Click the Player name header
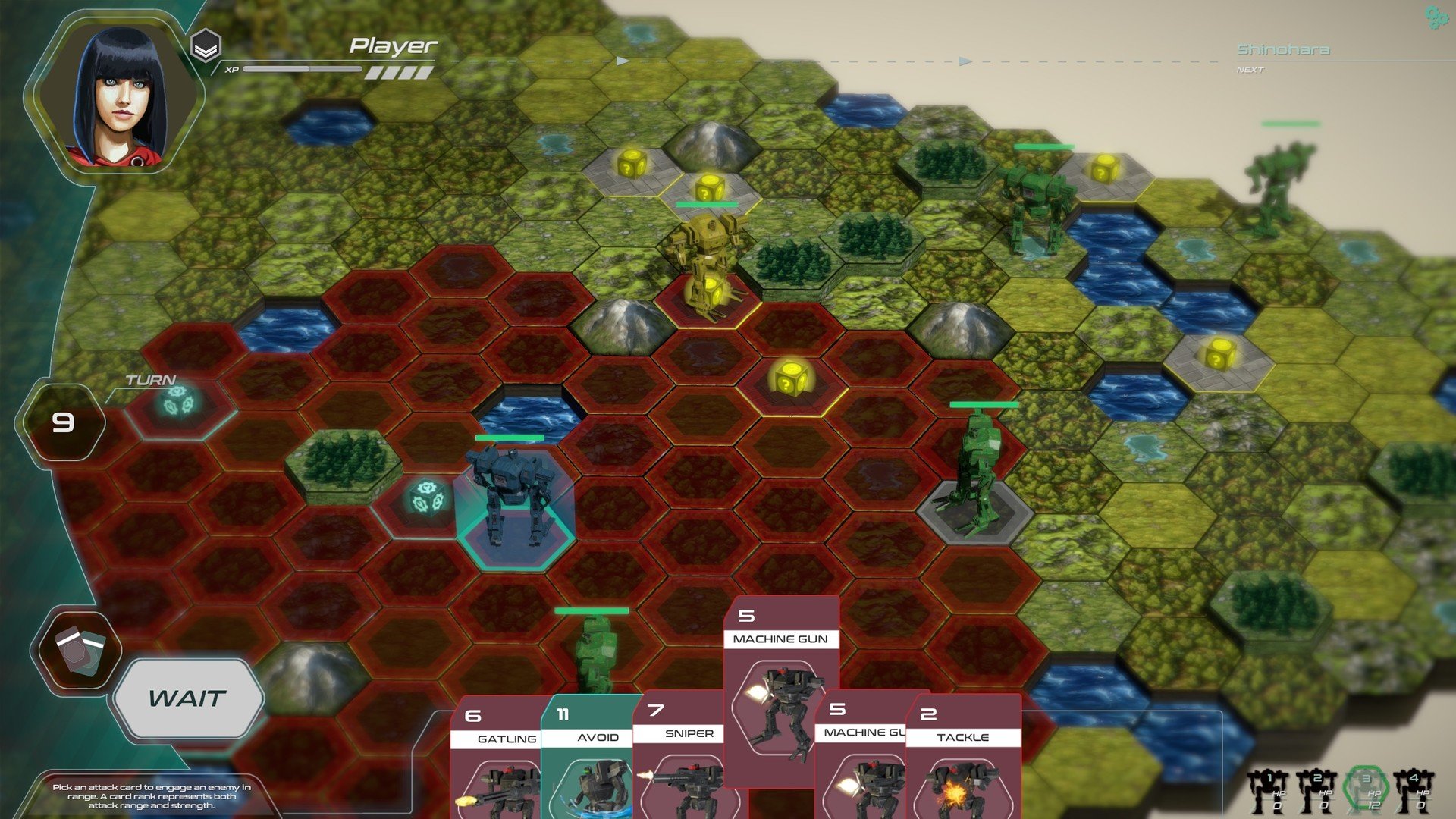The height and width of the screenshot is (819, 1456). [393, 46]
